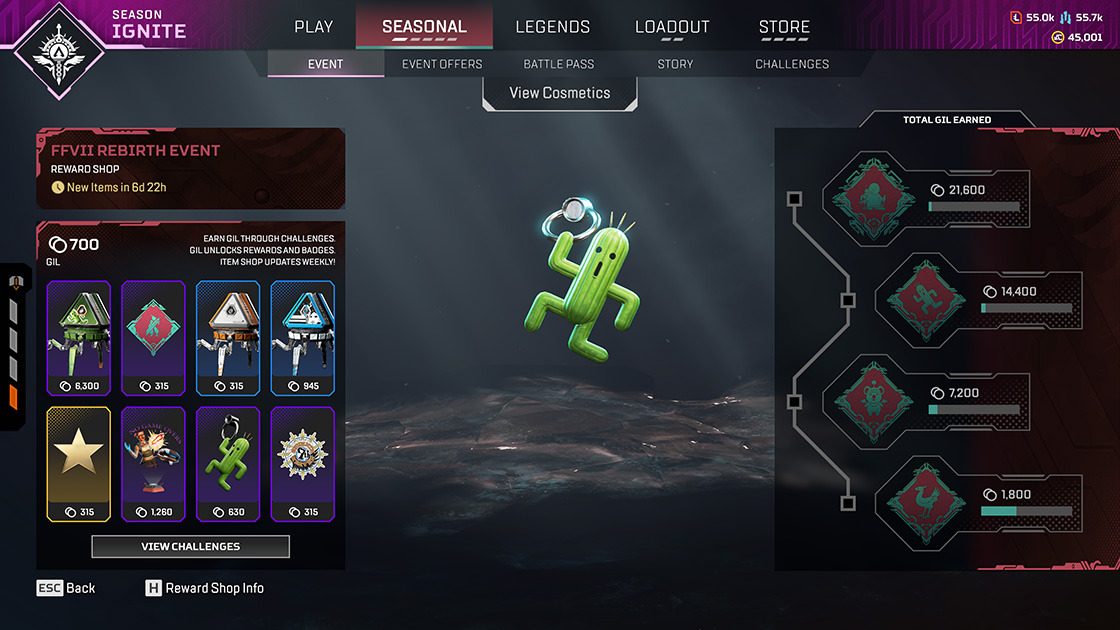Open the Battle Pass sub-tab

[x=559, y=64]
